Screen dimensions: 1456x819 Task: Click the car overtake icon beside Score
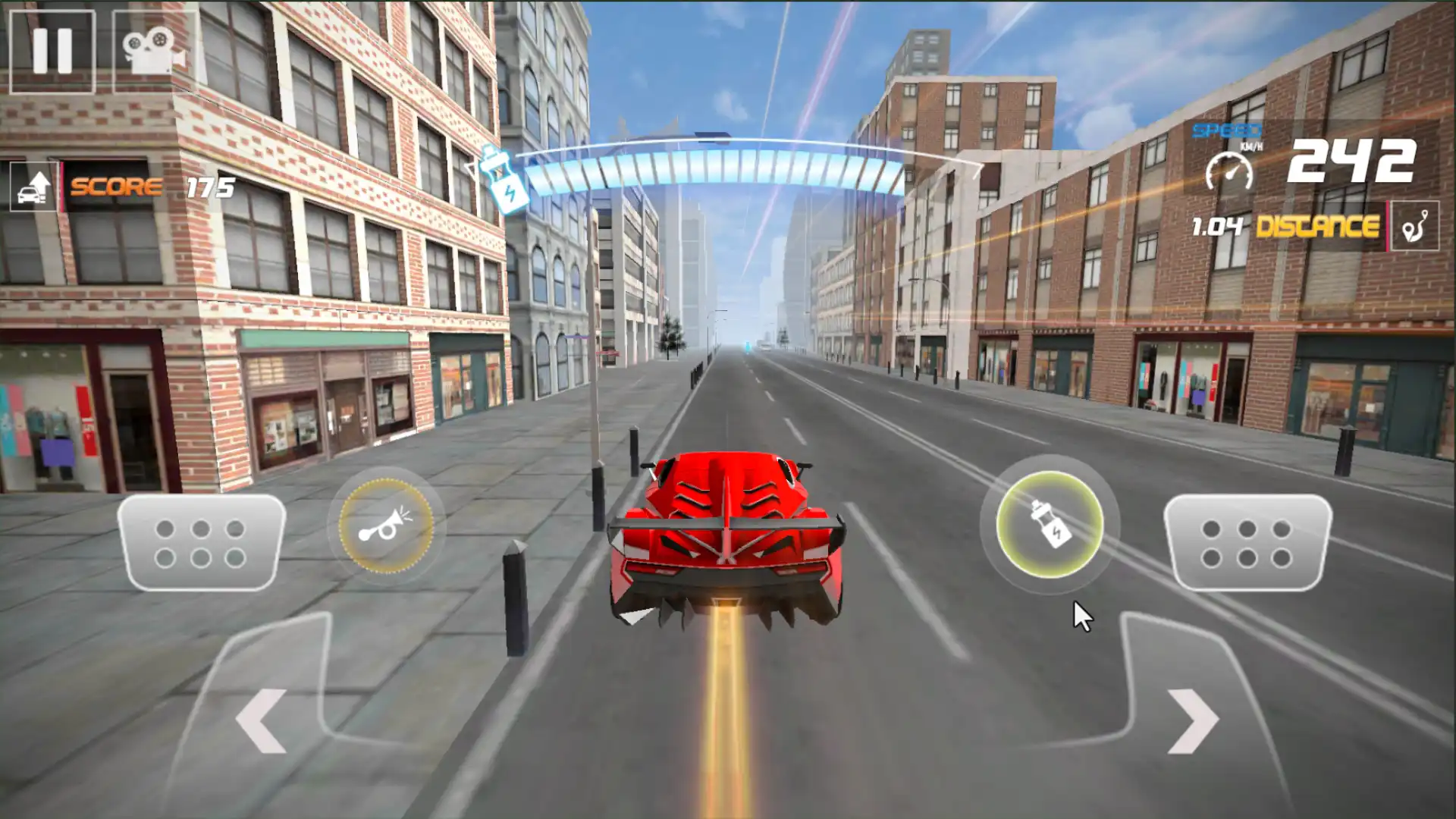point(33,187)
